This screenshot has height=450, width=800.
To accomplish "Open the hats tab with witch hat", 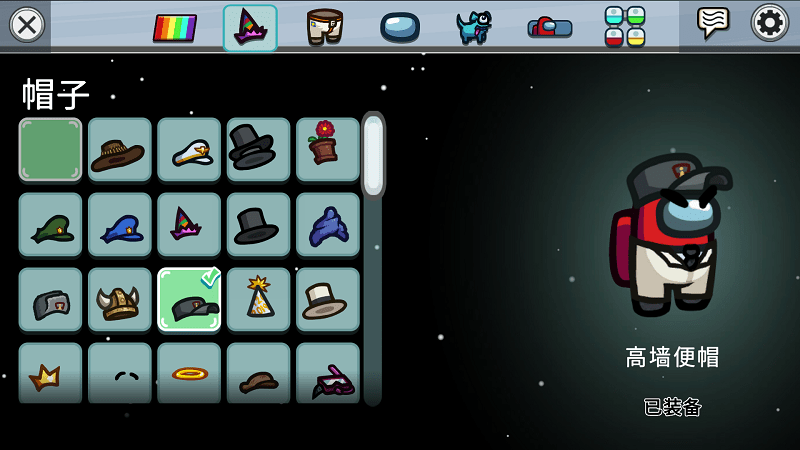I will [x=249, y=27].
